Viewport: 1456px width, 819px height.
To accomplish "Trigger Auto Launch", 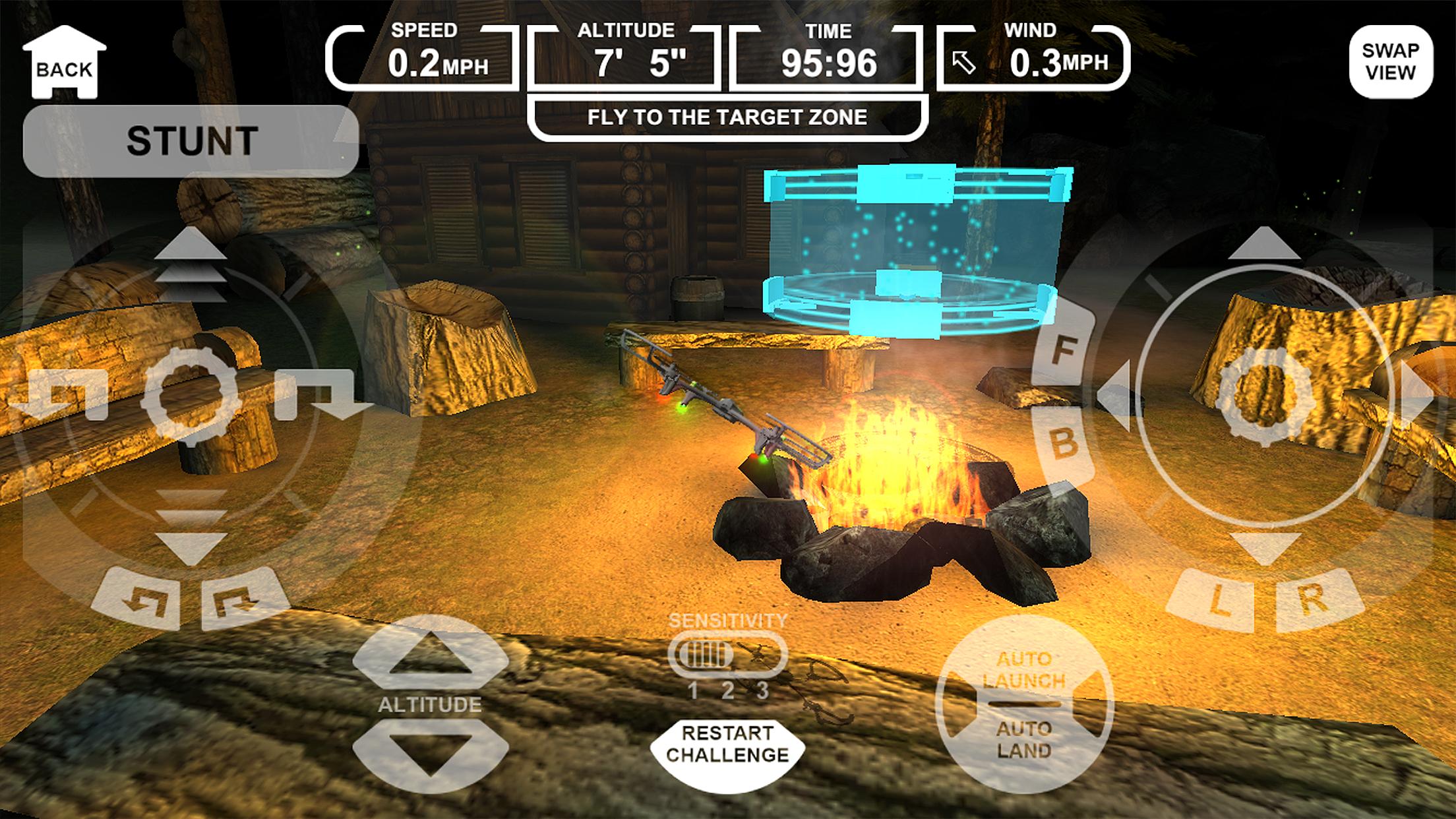I will click(1023, 670).
